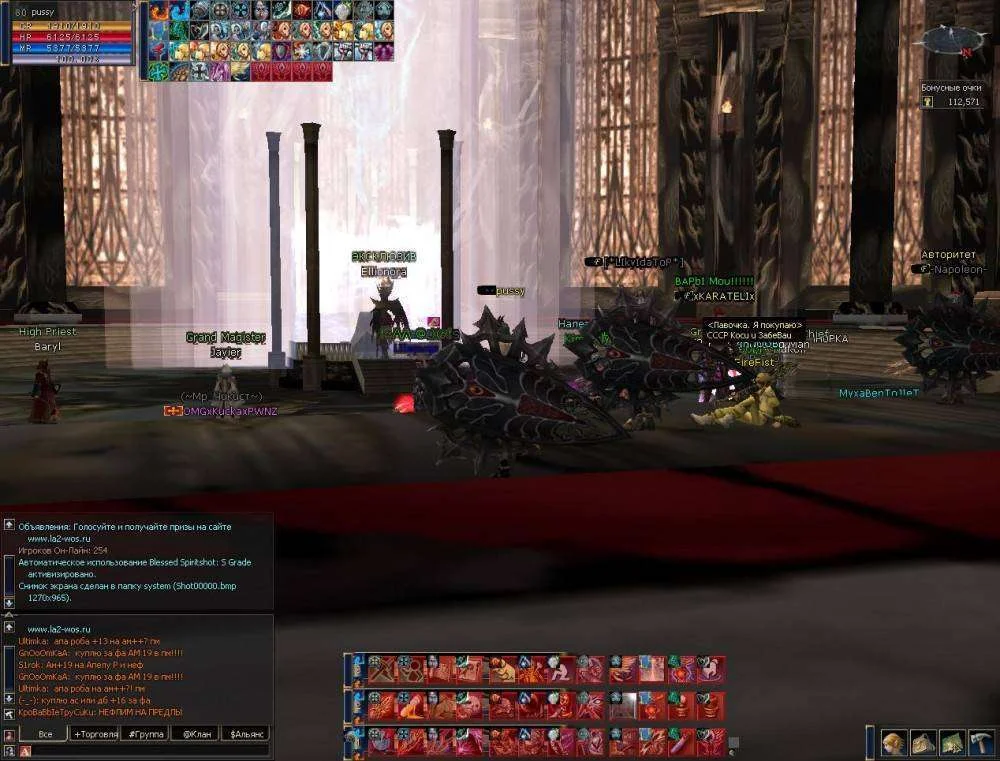Switch to the Все chat tab

tap(44, 734)
